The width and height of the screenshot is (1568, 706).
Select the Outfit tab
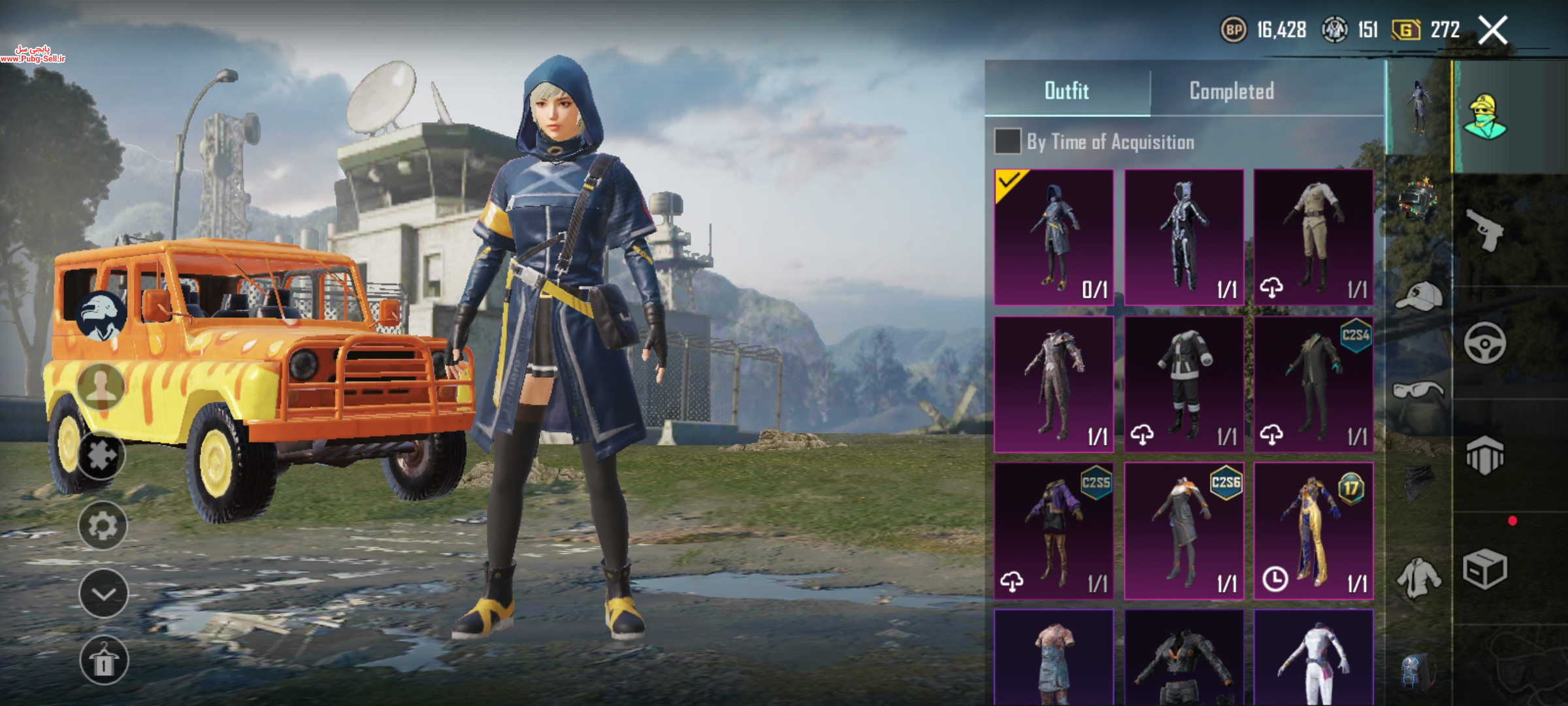1066,91
